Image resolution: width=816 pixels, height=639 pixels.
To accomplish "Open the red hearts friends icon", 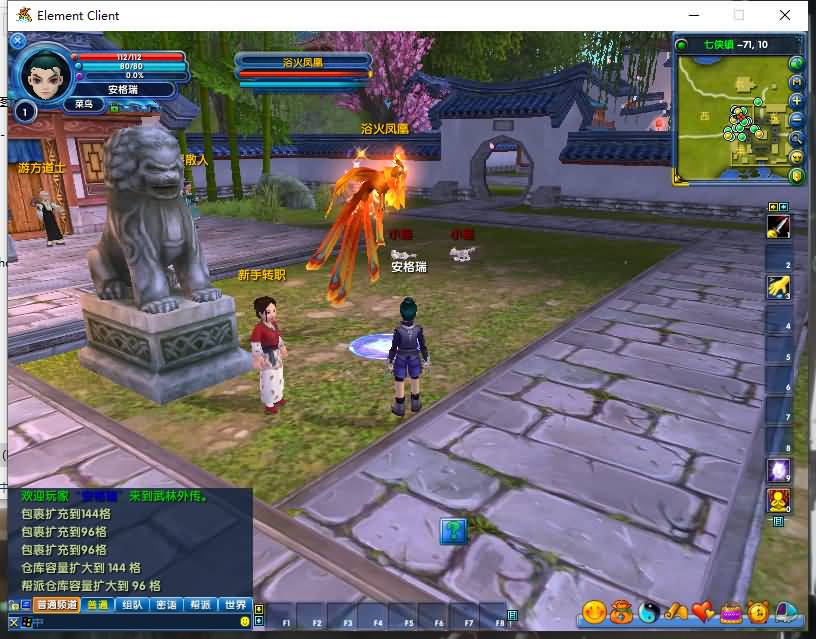I will point(704,610).
